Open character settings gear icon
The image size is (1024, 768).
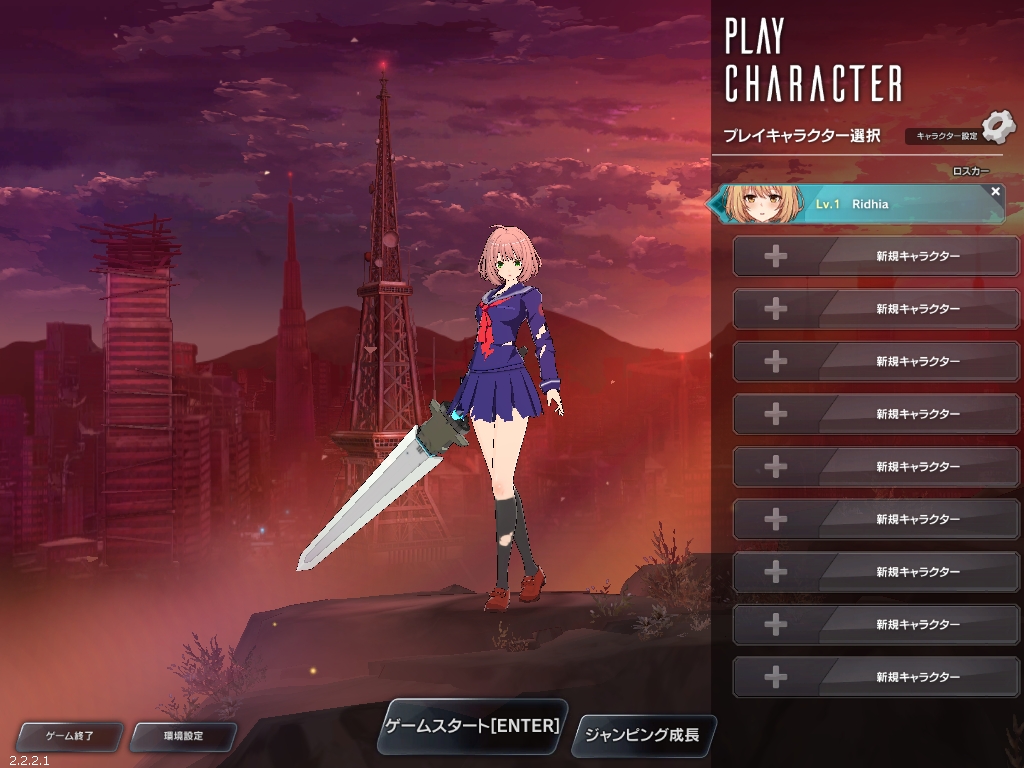click(x=996, y=128)
